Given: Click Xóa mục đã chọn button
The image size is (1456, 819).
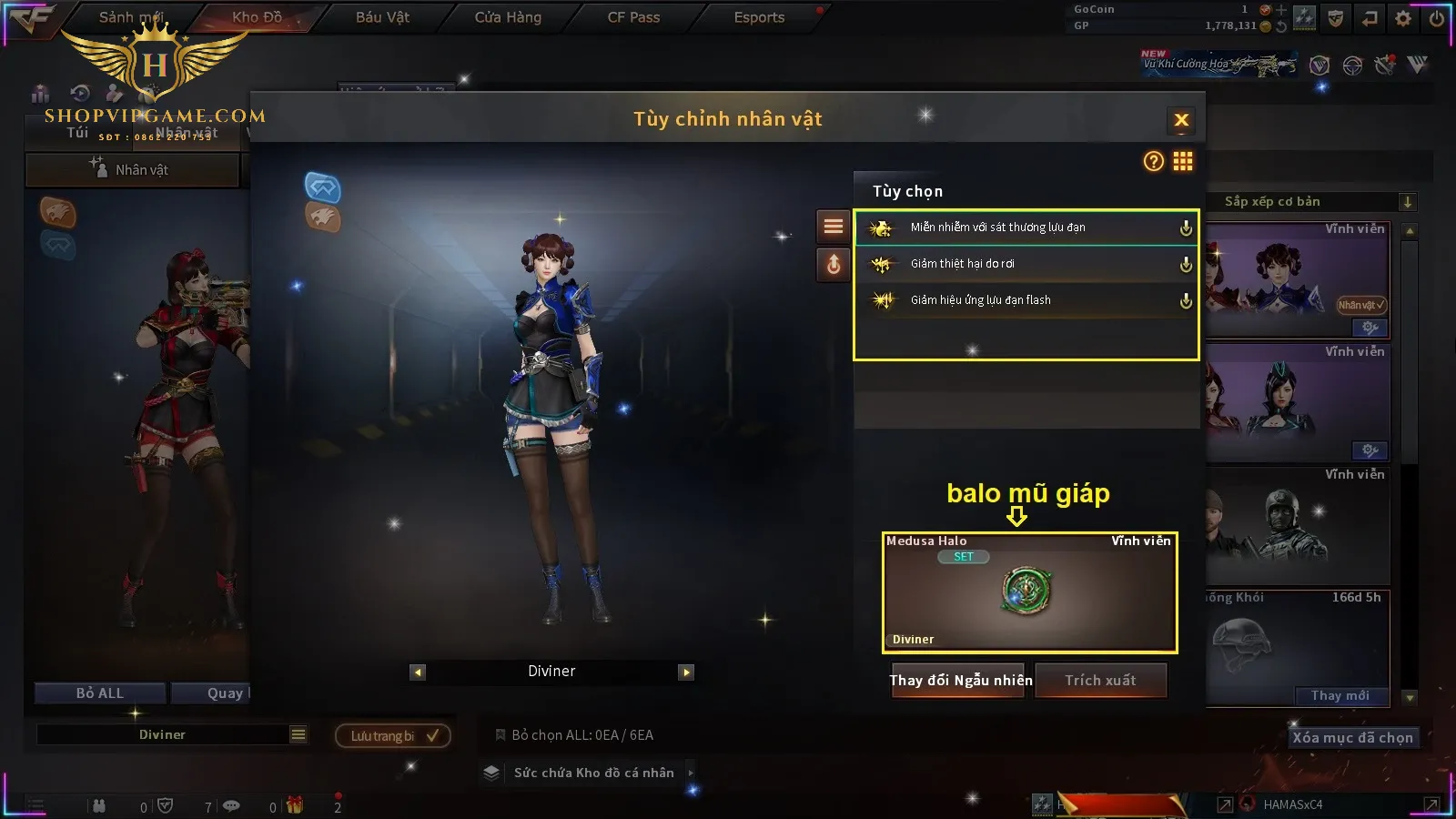Looking at the screenshot, I should click(1352, 738).
